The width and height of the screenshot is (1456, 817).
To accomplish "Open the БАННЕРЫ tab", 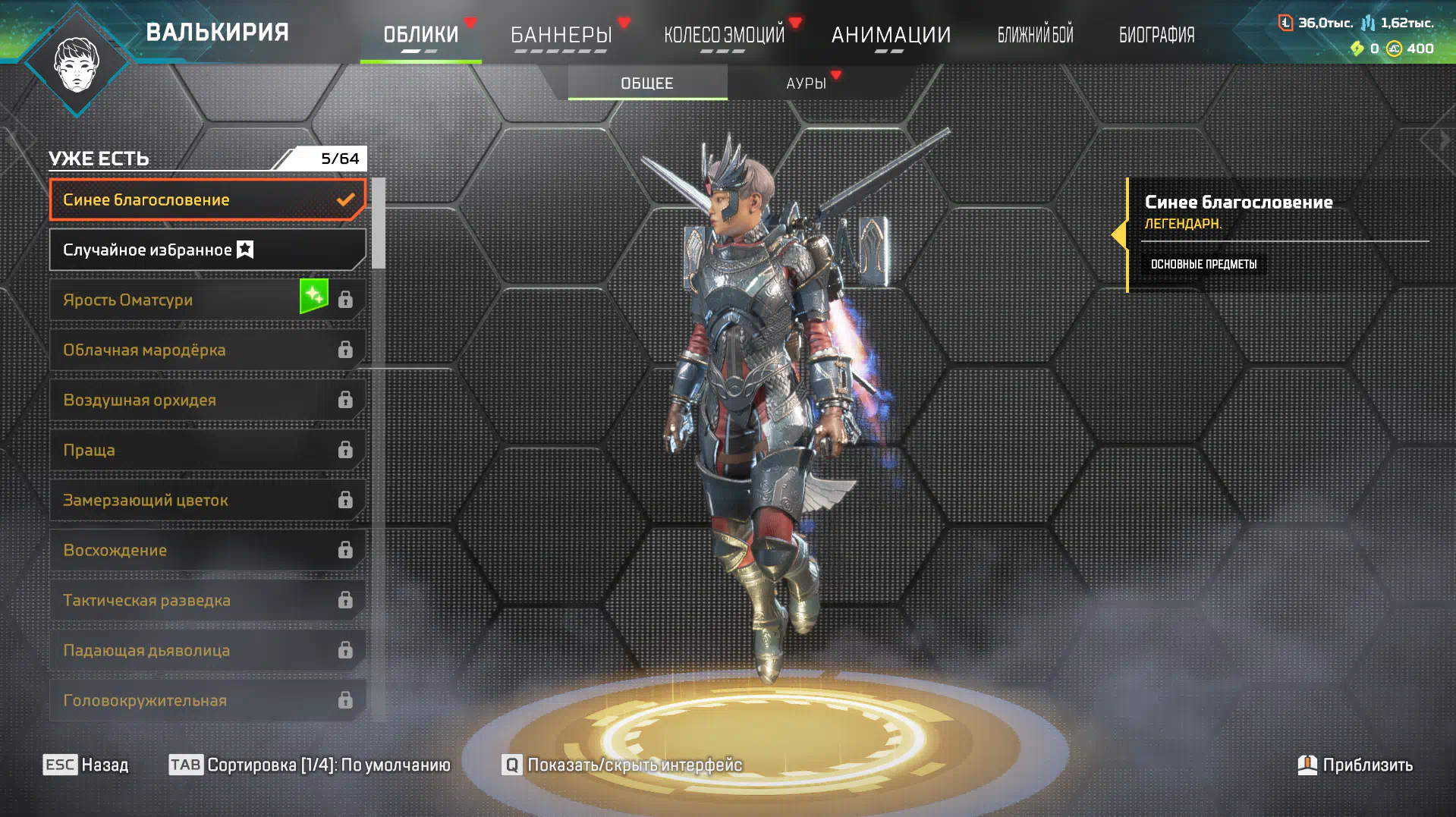I will click(x=561, y=34).
